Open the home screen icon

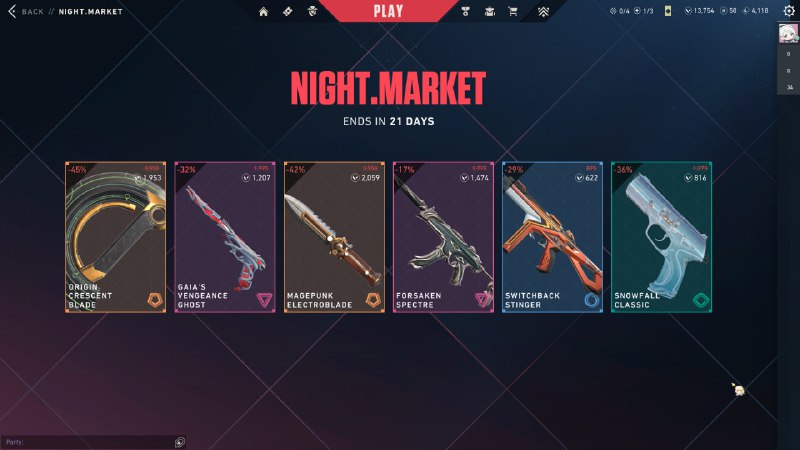click(264, 12)
